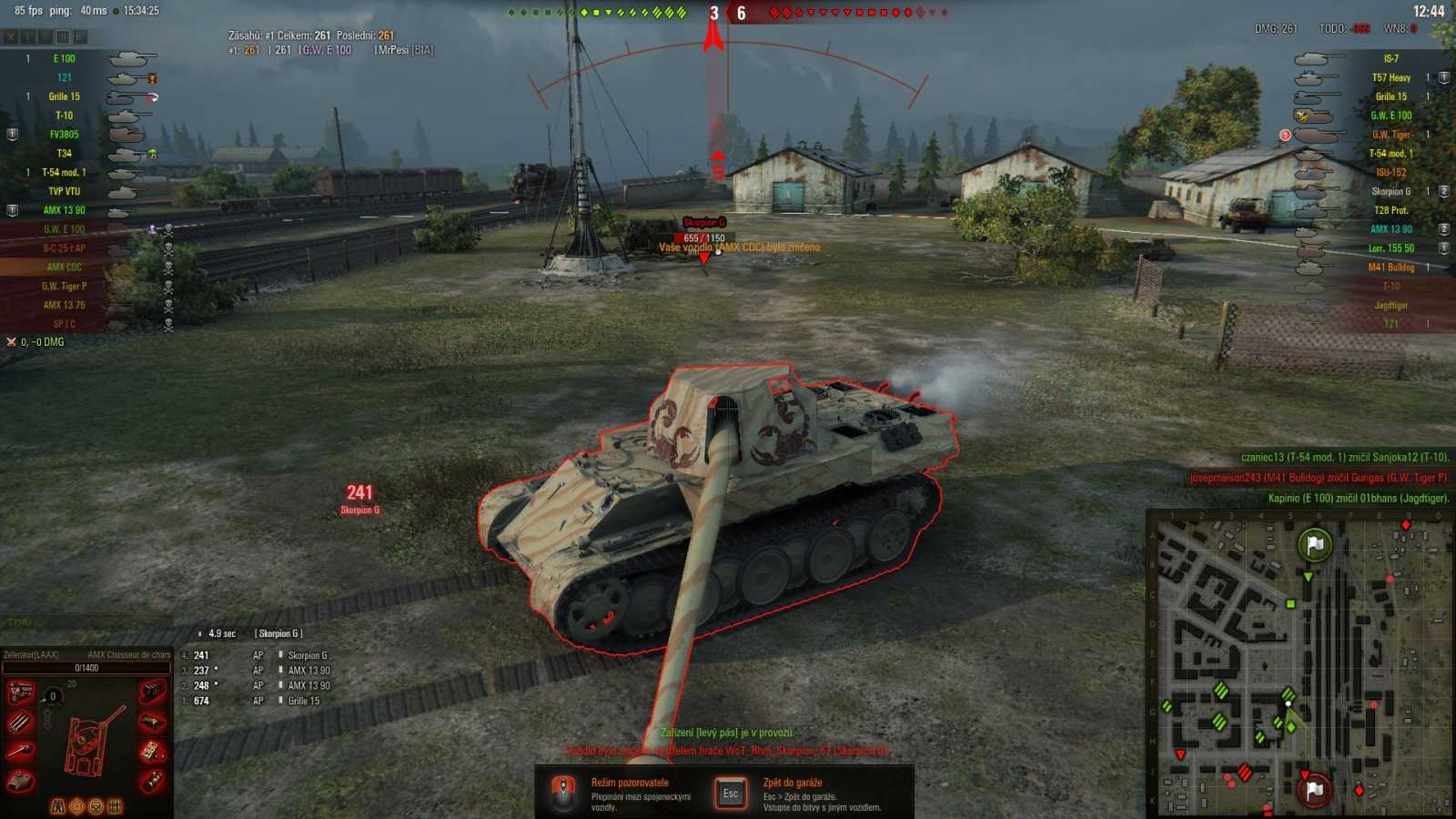Screen dimensions: 1456x819
Task: Click the Esc key icon beside Zpět do garáže
Action: click(731, 793)
